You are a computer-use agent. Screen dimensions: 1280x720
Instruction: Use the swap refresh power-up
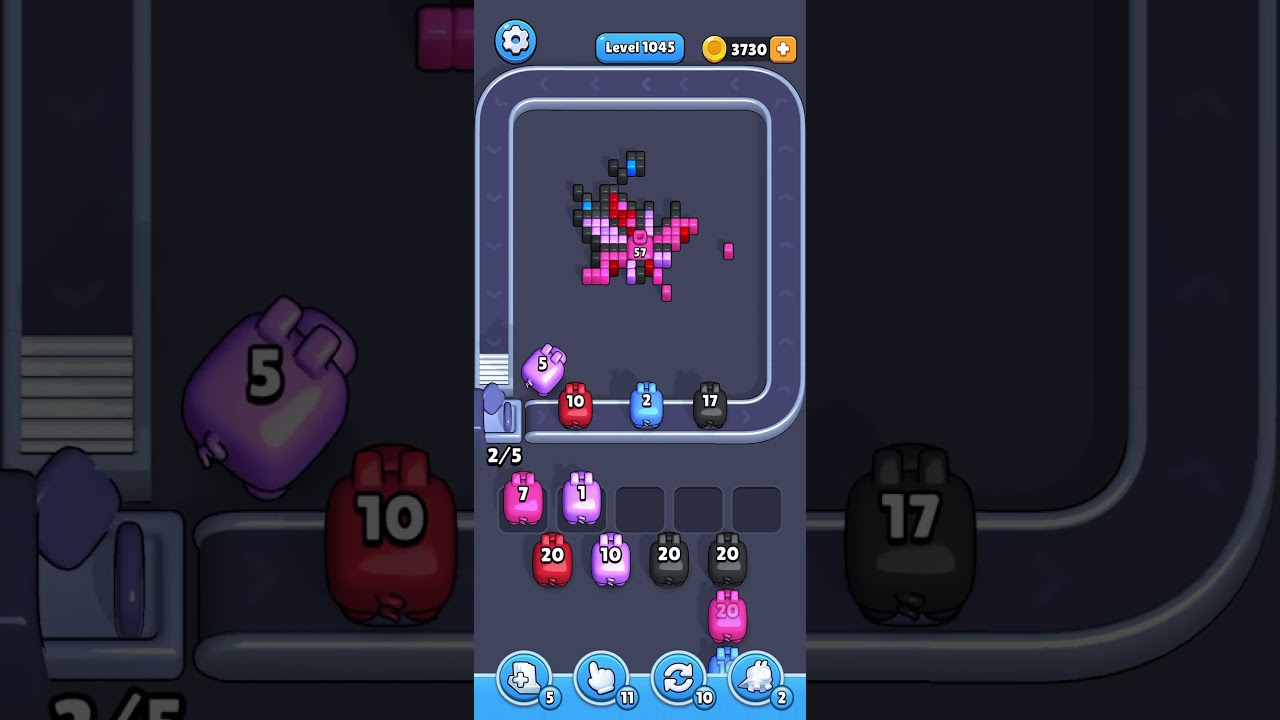click(679, 678)
